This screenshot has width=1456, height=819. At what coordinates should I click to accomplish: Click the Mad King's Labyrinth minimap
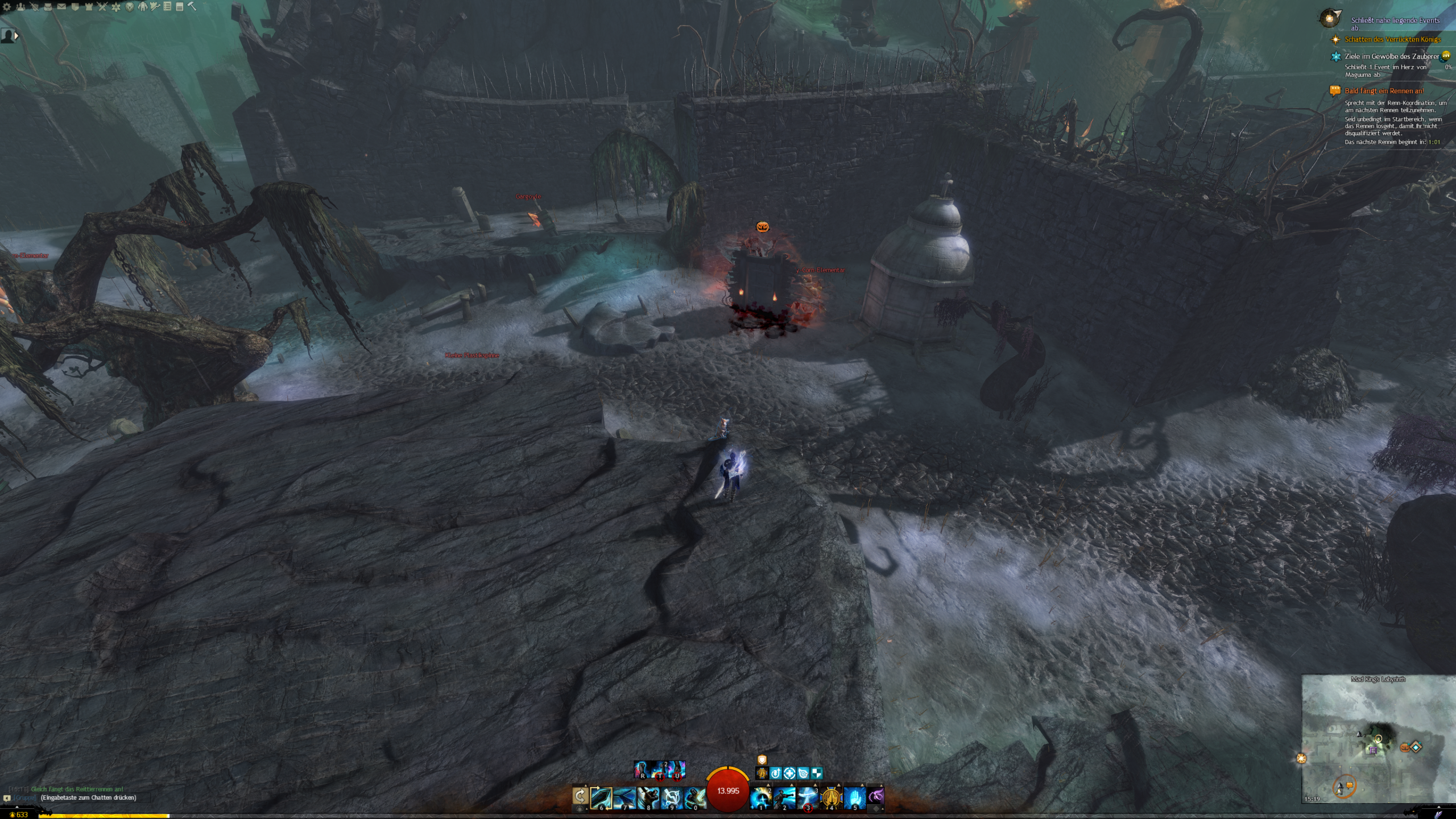pyautogui.click(x=1378, y=739)
